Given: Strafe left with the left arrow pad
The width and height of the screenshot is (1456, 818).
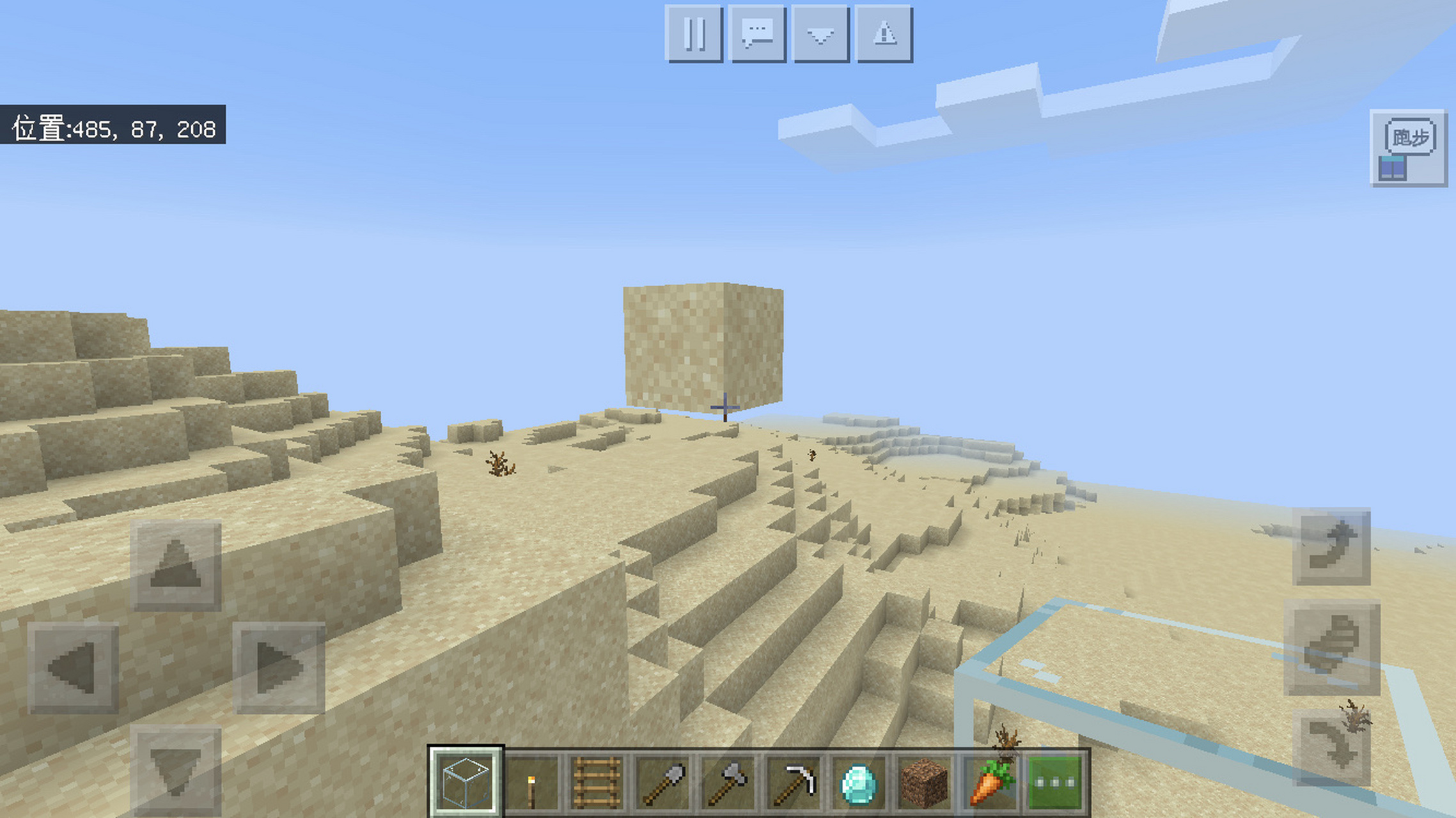Looking at the screenshot, I should (73, 668).
